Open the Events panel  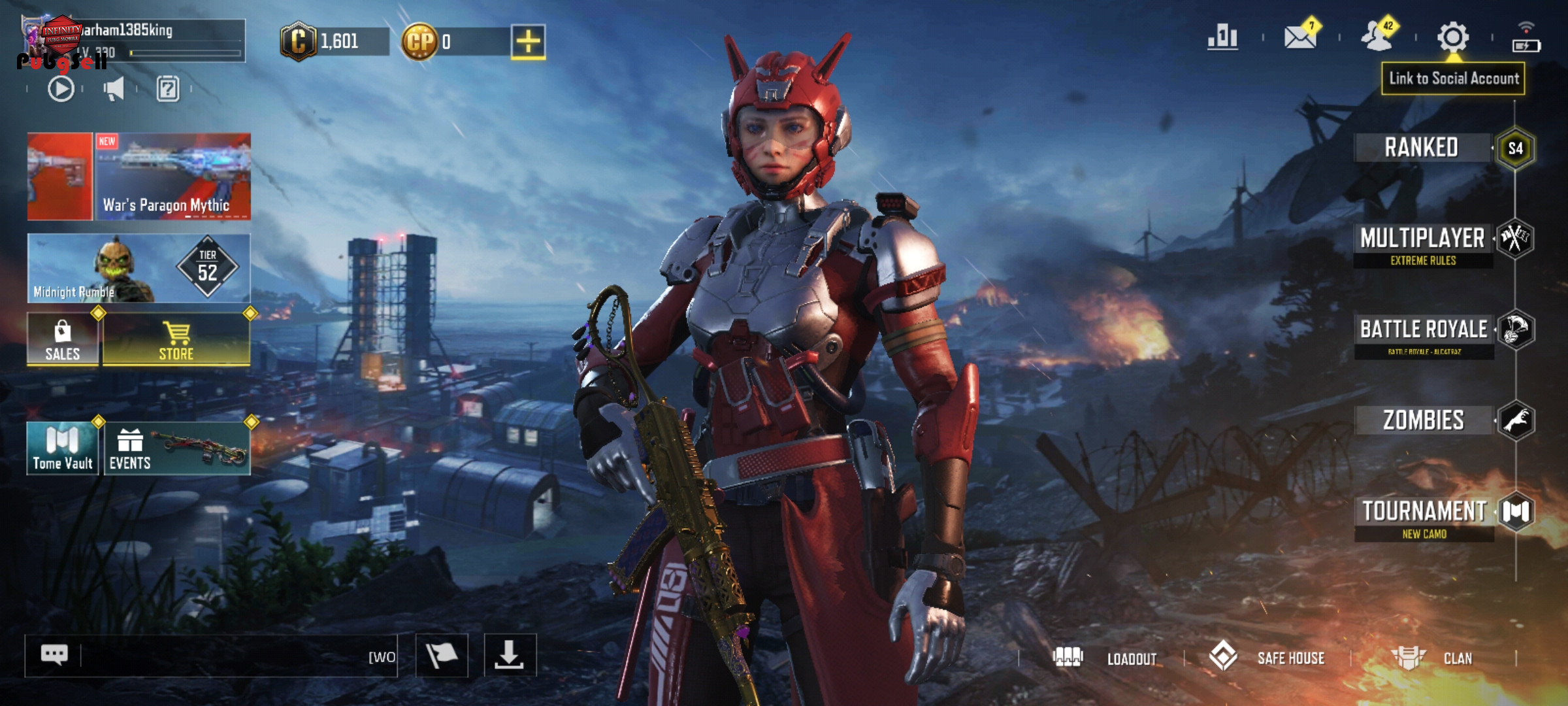pyautogui.click(x=176, y=448)
